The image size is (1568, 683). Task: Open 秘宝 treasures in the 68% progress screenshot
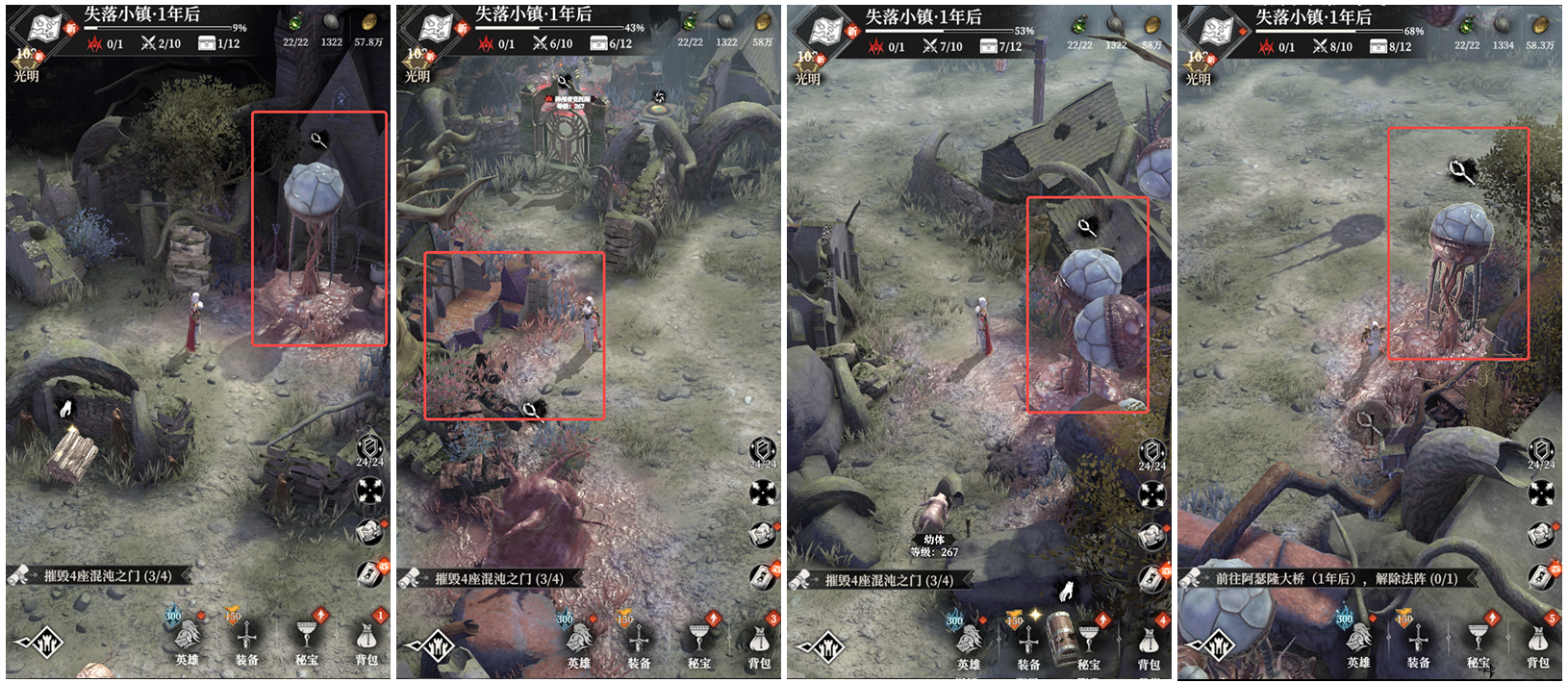point(1479,642)
